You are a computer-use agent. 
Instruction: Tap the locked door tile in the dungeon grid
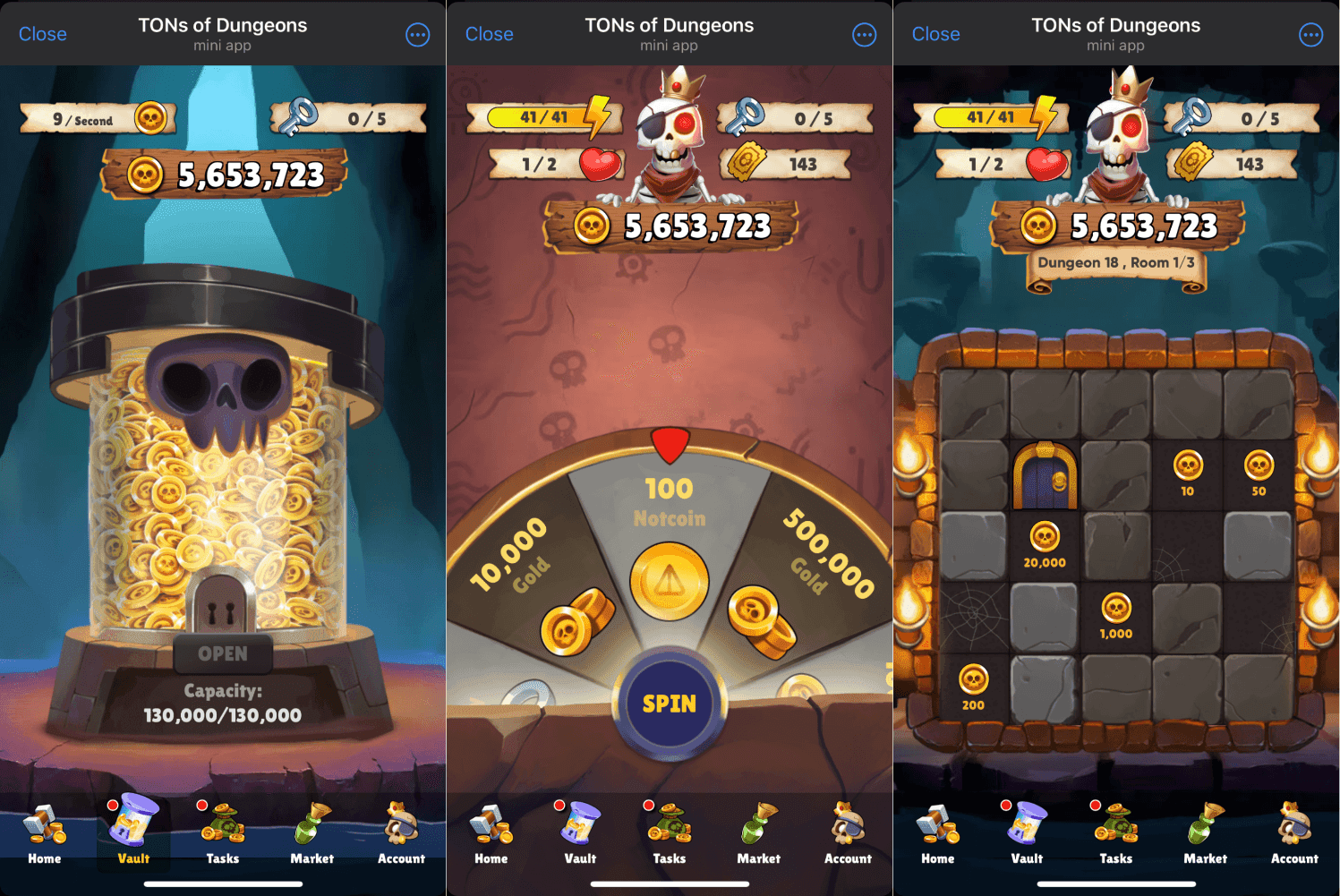click(1046, 477)
